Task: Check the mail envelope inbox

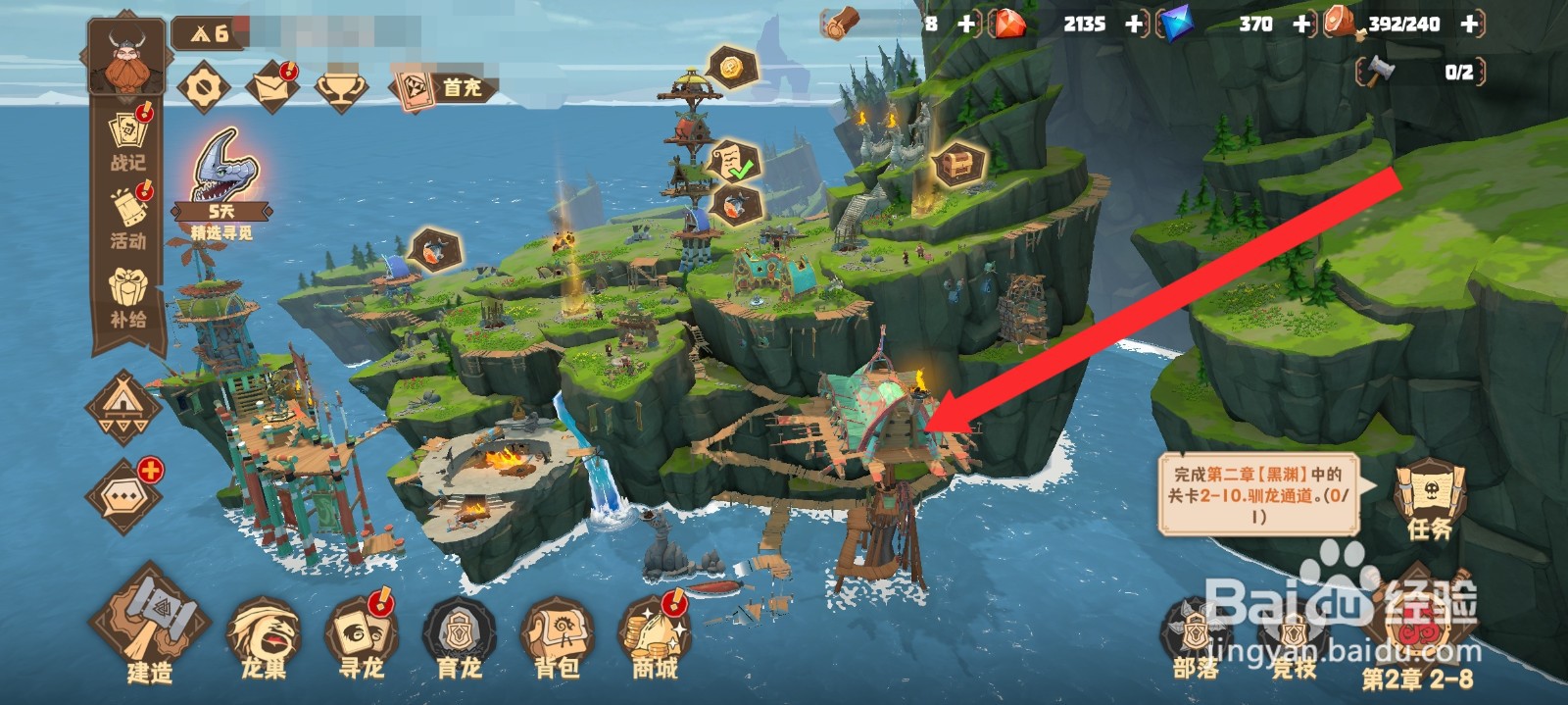Action: (271, 88)
